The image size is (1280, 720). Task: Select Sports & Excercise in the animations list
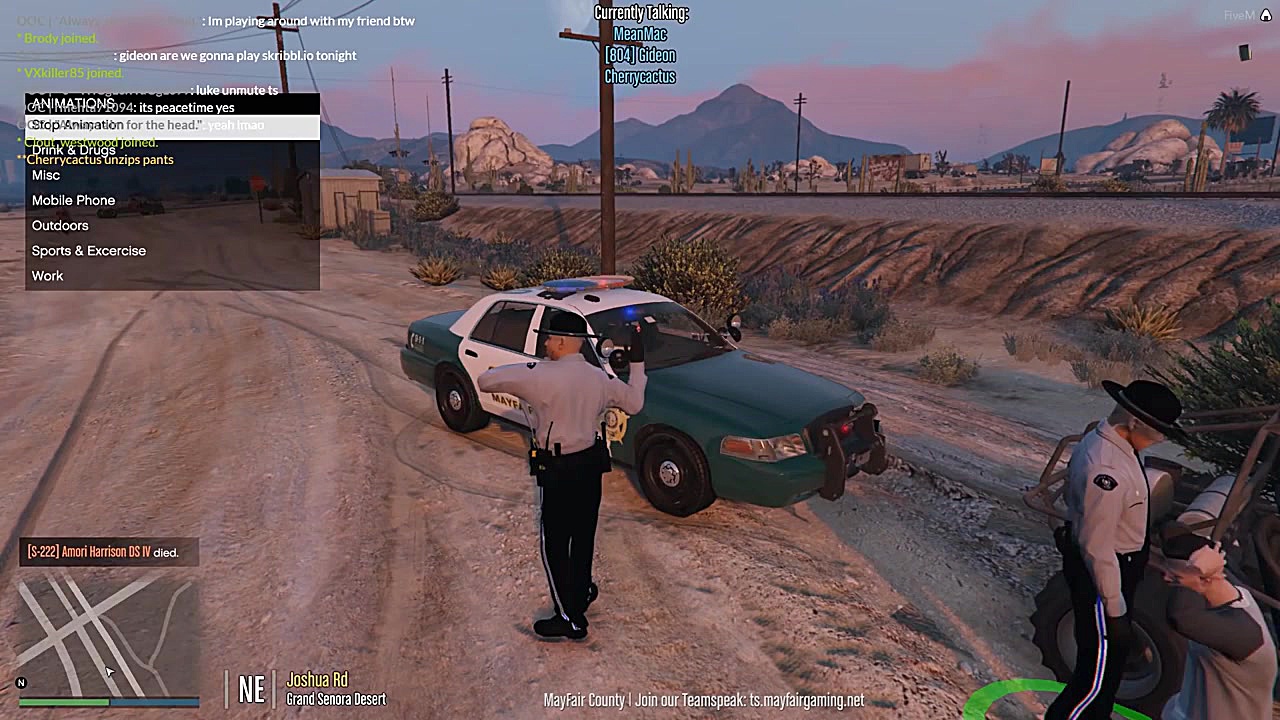88,250
